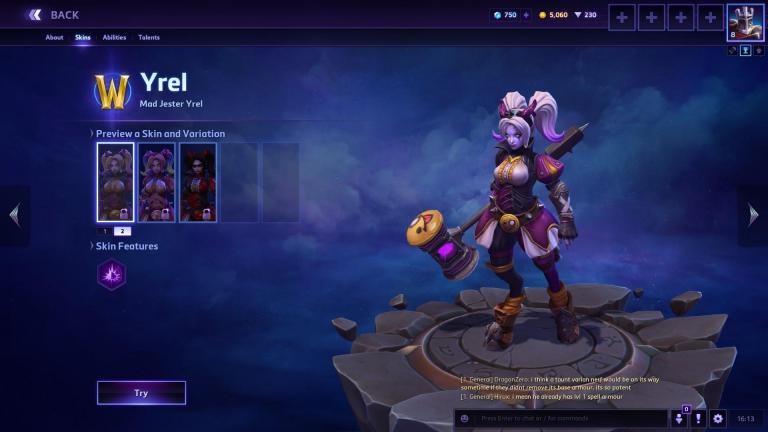Show the previous hero with left arrow

point(14,215)
